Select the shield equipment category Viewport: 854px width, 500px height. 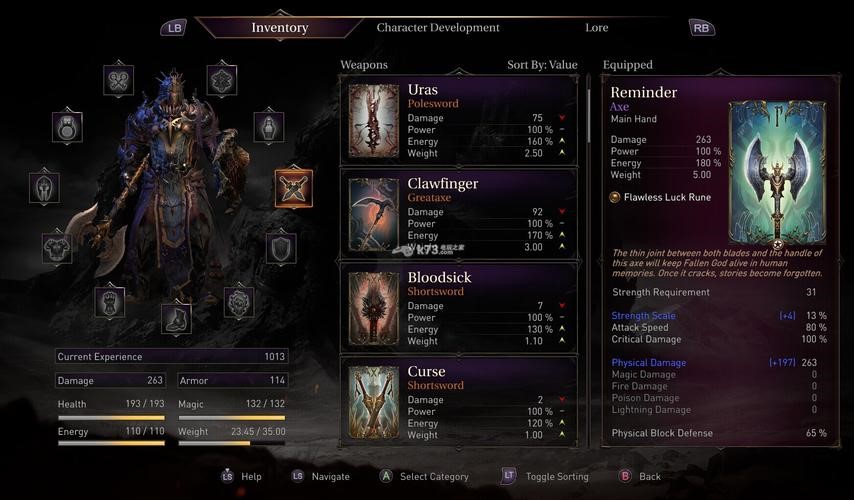tap(281, 247)
